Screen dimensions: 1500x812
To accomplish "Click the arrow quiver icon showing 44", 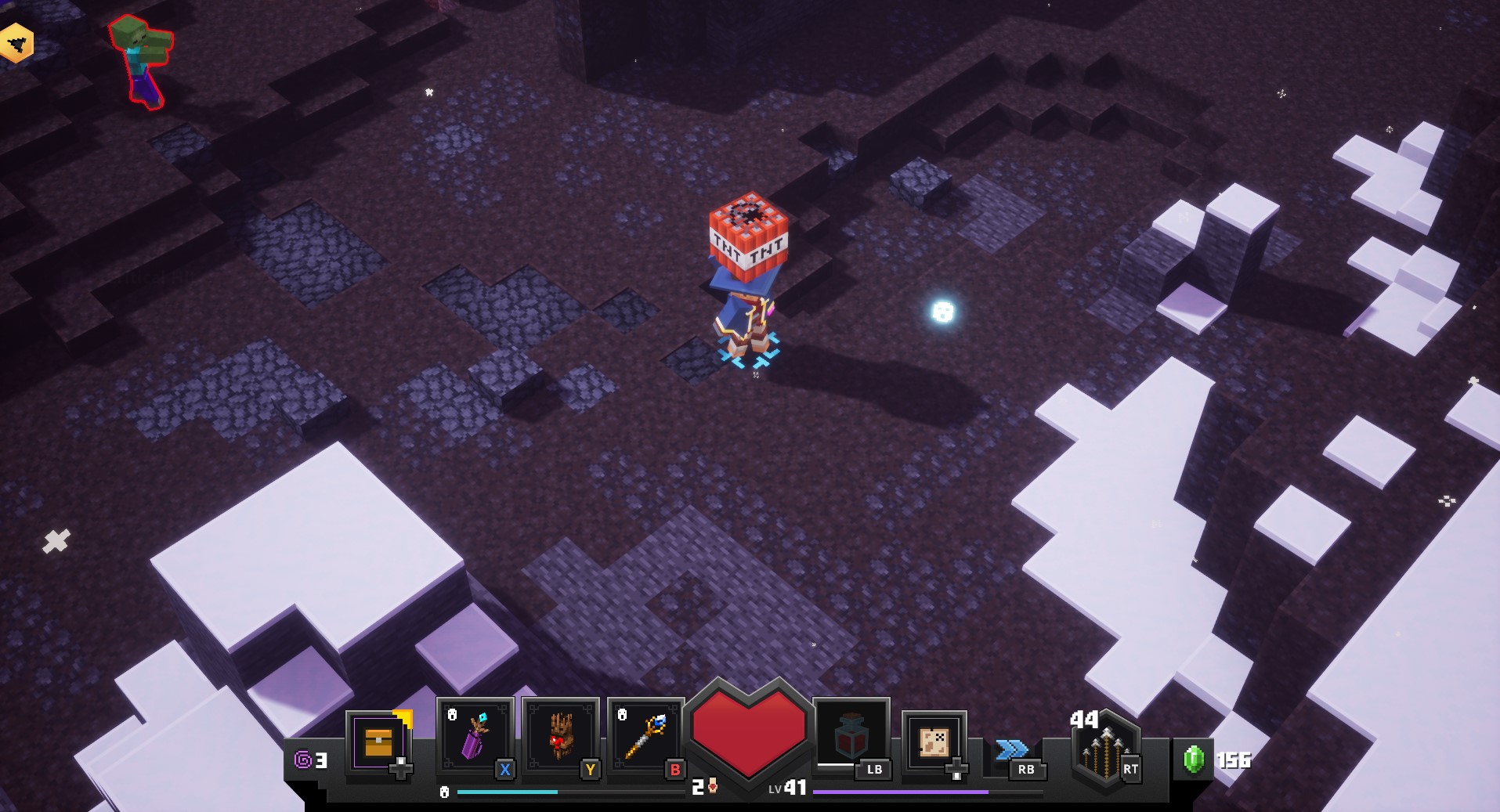I will [x=1104, y=748].
